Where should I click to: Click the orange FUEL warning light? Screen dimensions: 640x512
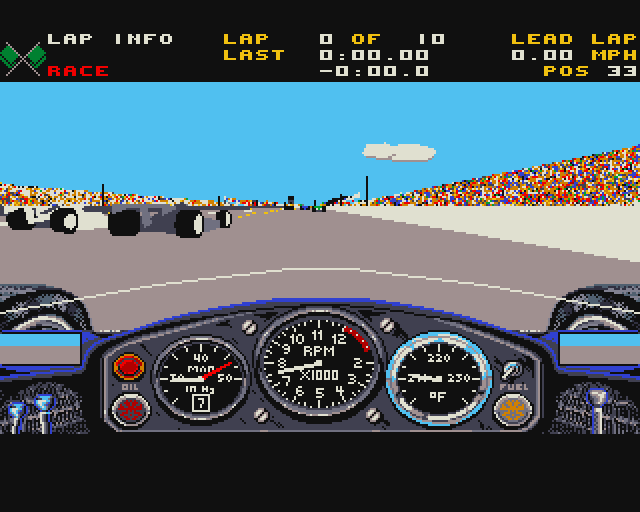pos(511,408)
